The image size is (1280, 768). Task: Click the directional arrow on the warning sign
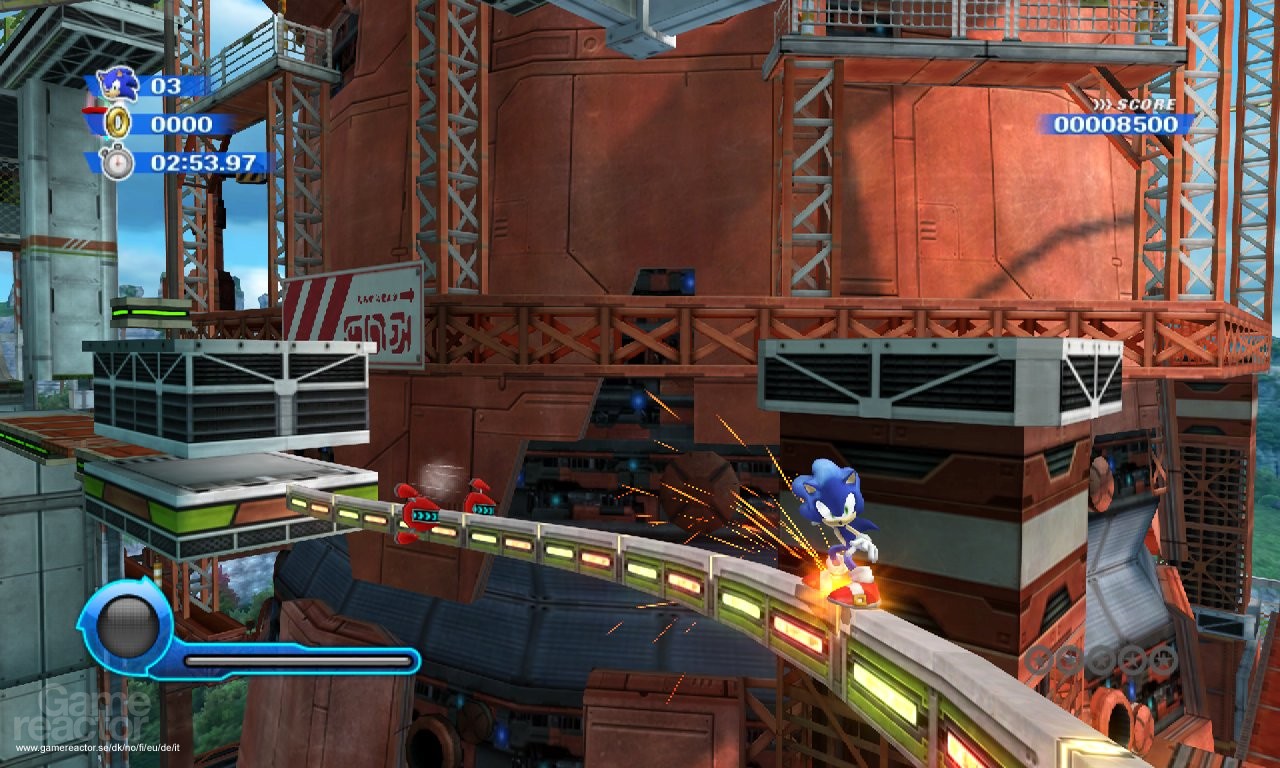click(x=408, y=294)
